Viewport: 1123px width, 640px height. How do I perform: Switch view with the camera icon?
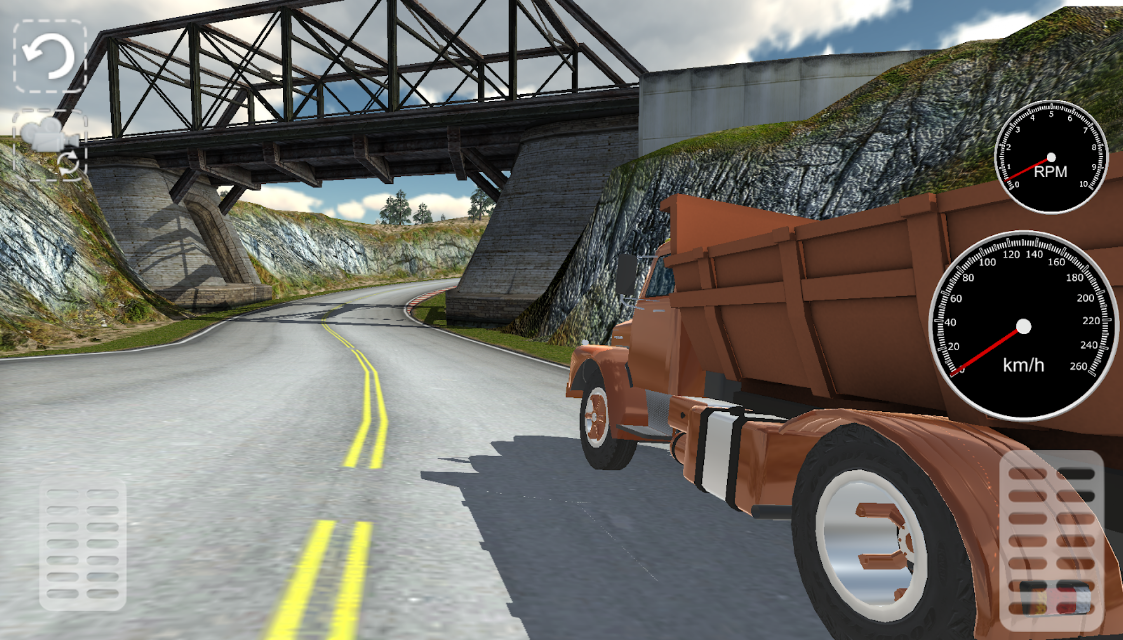[49, 145]
